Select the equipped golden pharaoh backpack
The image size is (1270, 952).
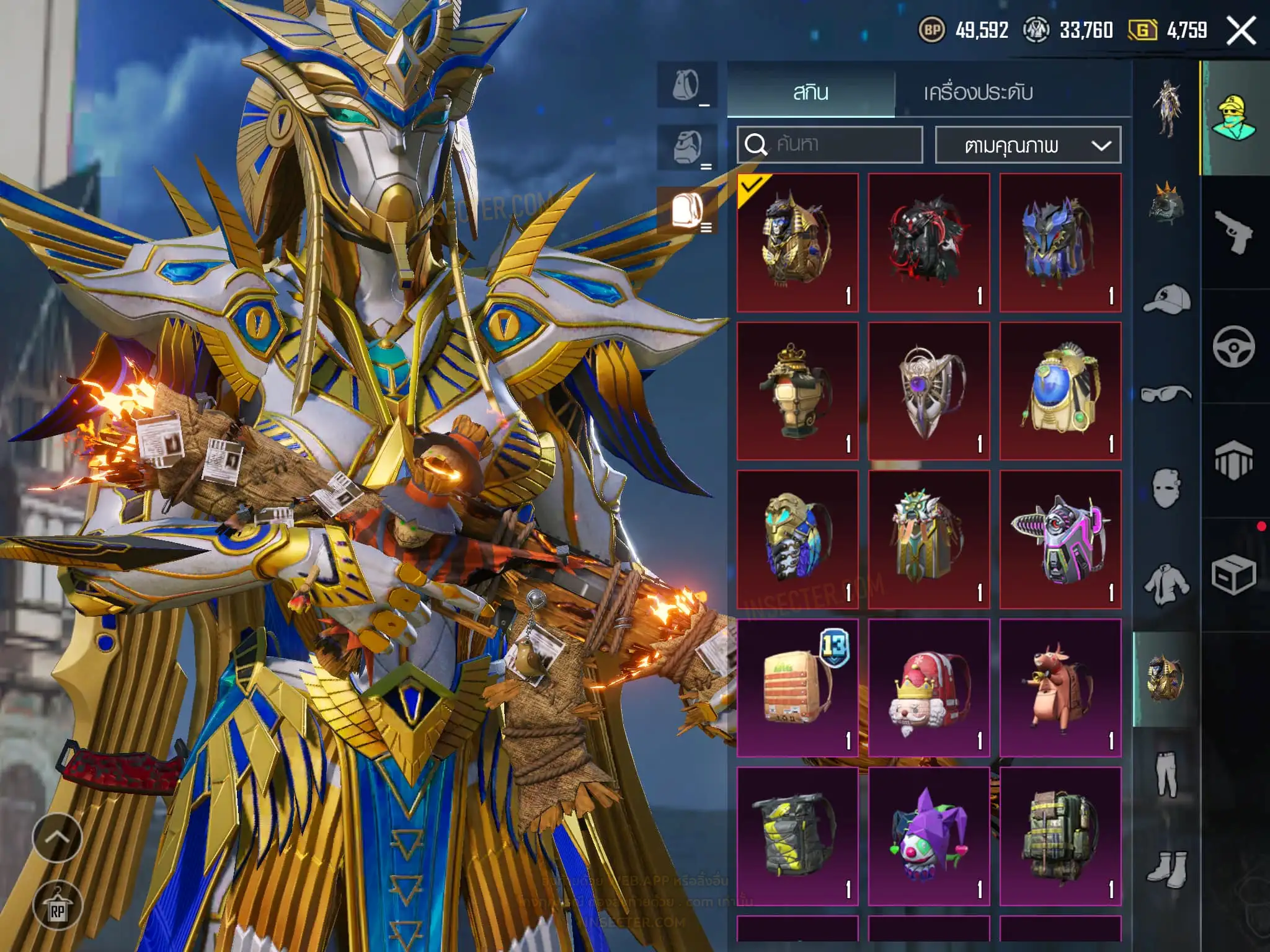(797, 242)
